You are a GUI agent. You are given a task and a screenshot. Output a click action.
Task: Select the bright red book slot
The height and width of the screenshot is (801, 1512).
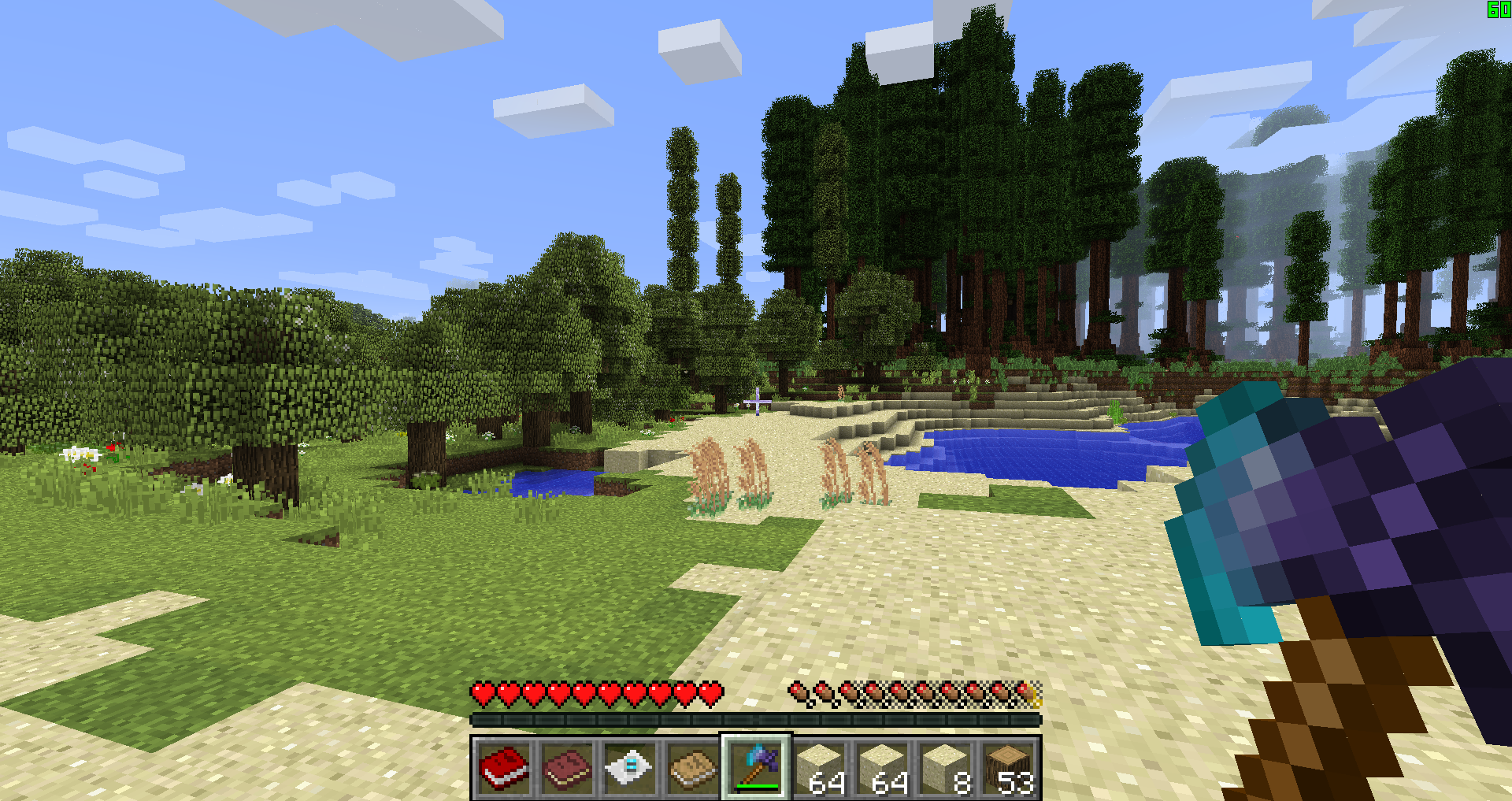504,767
